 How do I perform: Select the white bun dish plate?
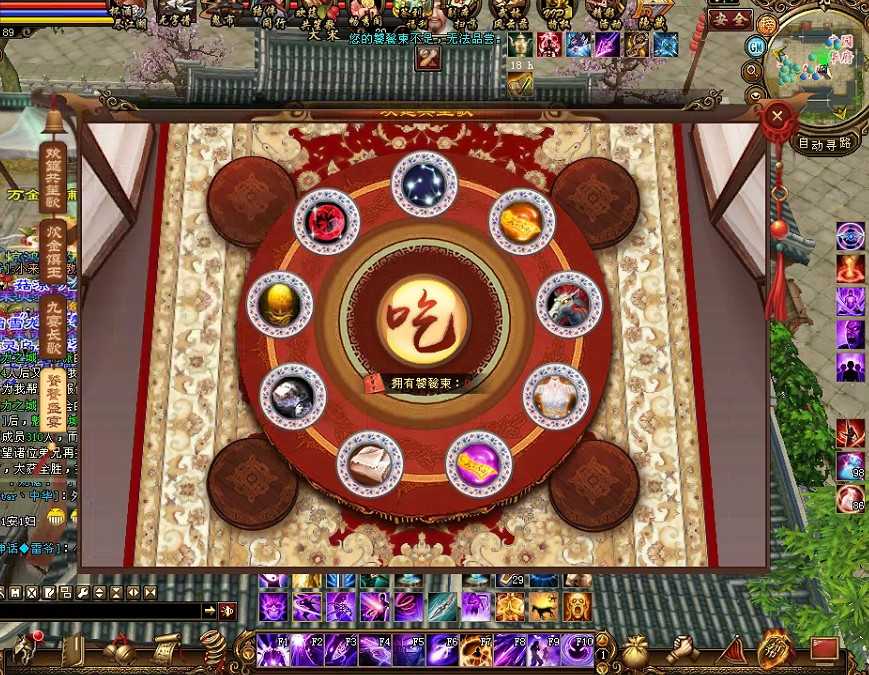click(369, 464)
